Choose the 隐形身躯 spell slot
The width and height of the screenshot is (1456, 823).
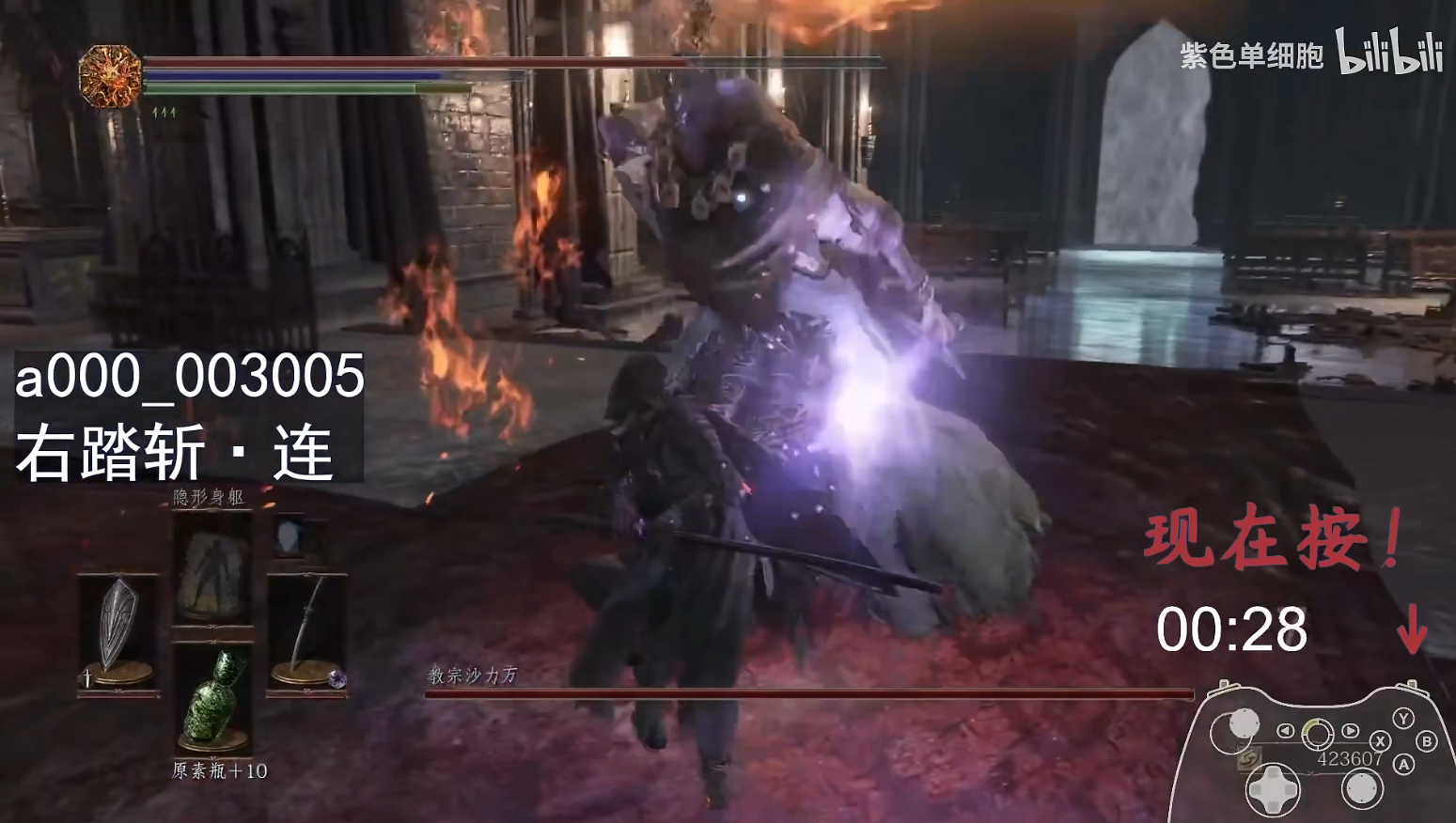212,569
